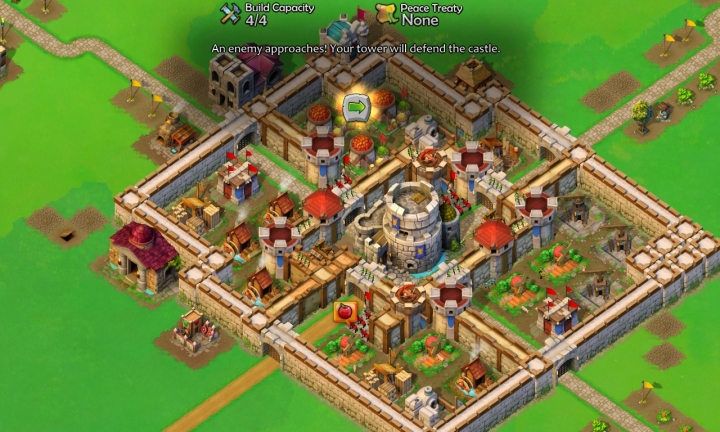
Task: Collect food from the apple bubble
Action: (346, 312)
